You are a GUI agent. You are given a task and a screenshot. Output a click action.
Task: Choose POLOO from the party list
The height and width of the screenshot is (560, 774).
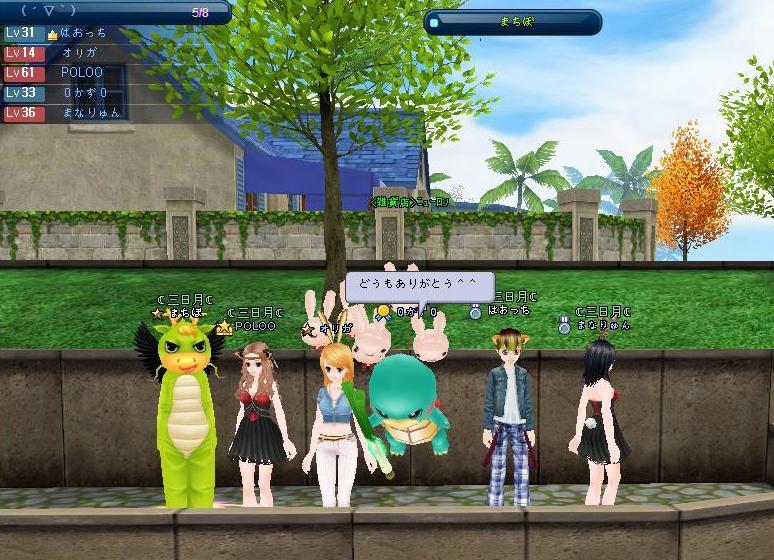70,73
